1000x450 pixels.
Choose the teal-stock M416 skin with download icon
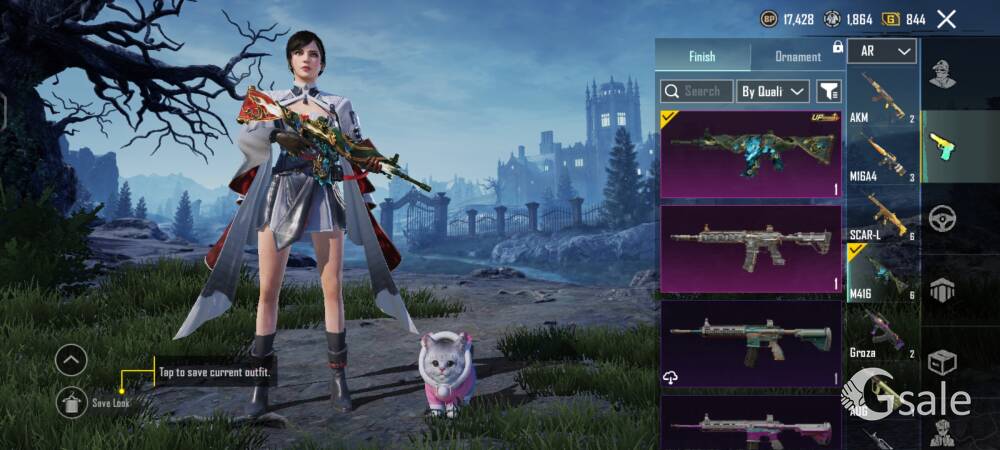tap(750, 342)
